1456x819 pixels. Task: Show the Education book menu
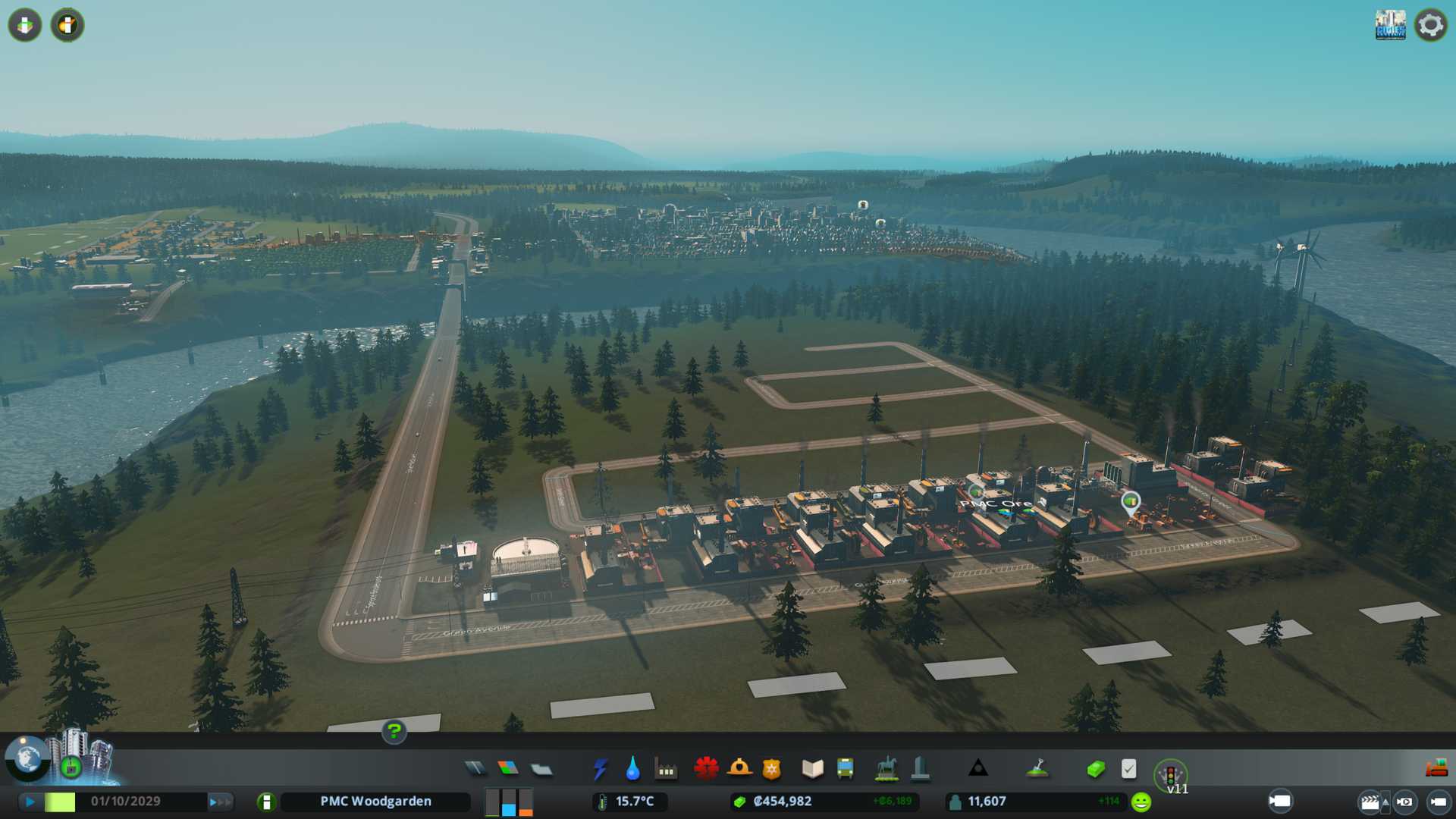[x=812, y=769]
